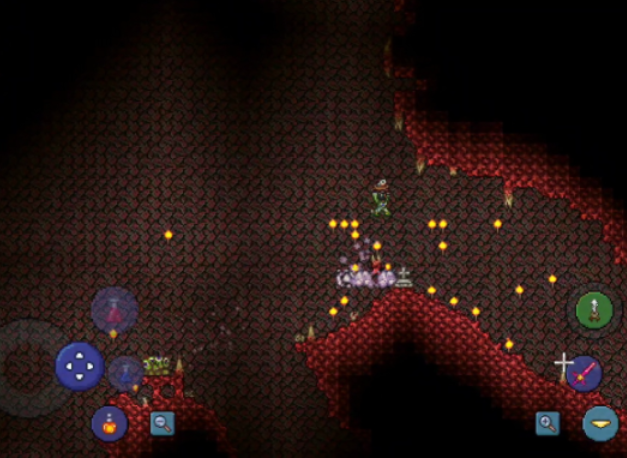Select the pink sword attack button

pos(584,373)
